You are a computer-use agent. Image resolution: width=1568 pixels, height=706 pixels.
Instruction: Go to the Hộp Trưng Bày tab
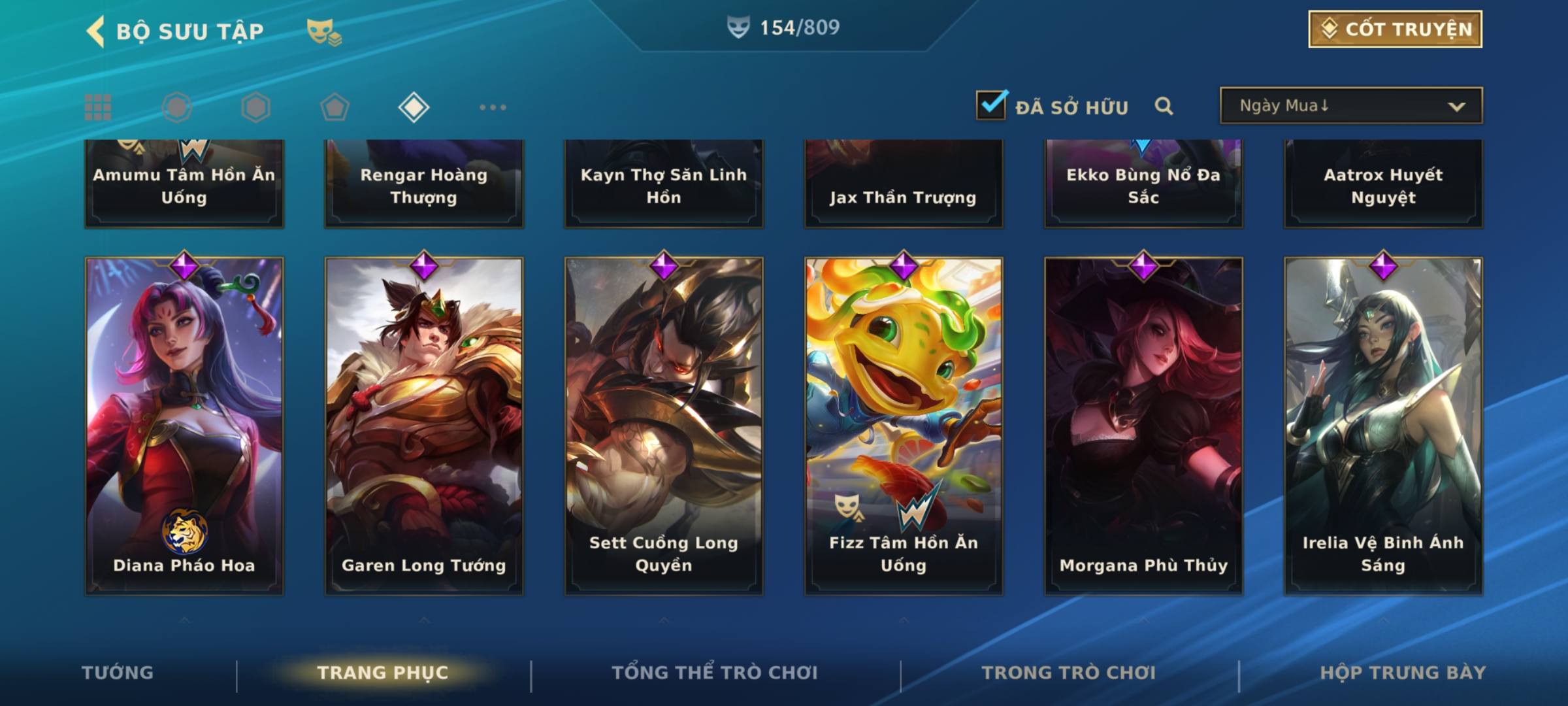coord(1403,673)
